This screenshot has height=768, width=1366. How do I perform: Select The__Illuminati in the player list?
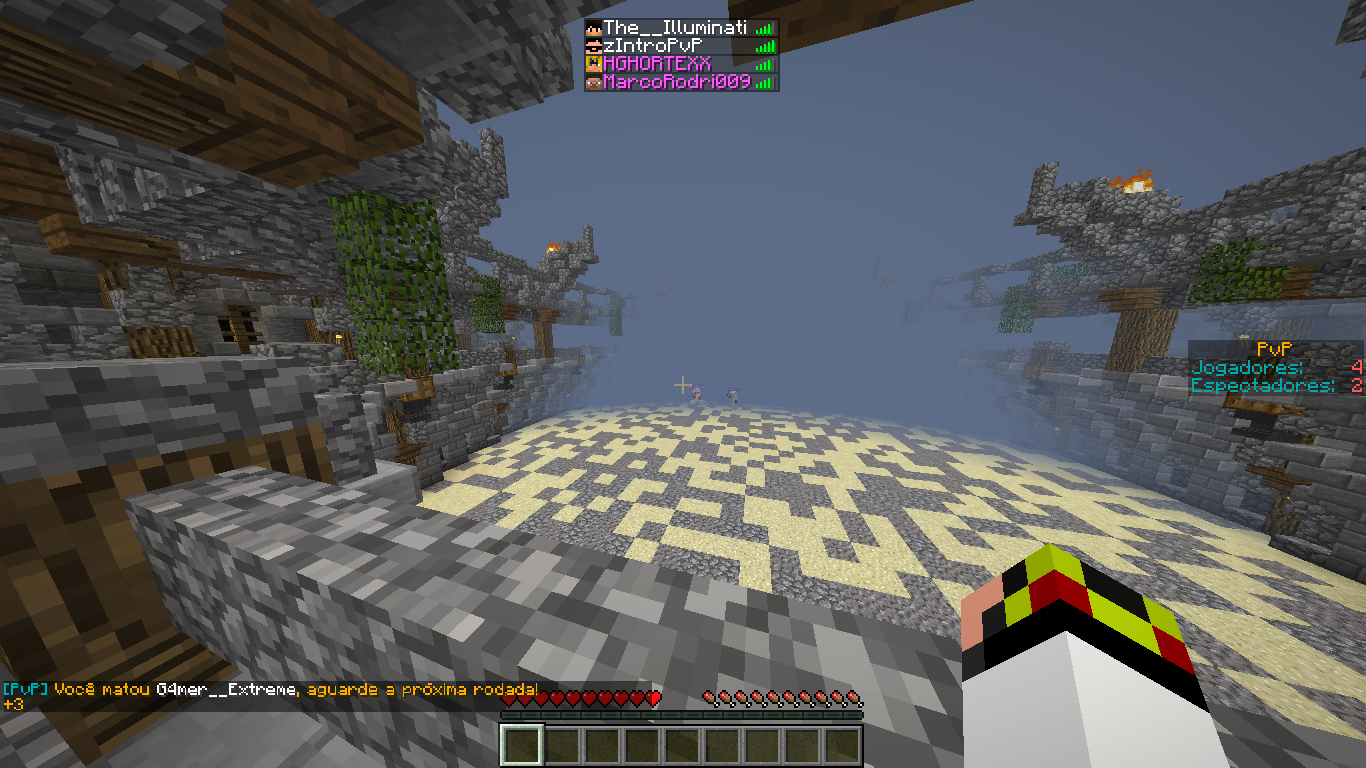675,29
